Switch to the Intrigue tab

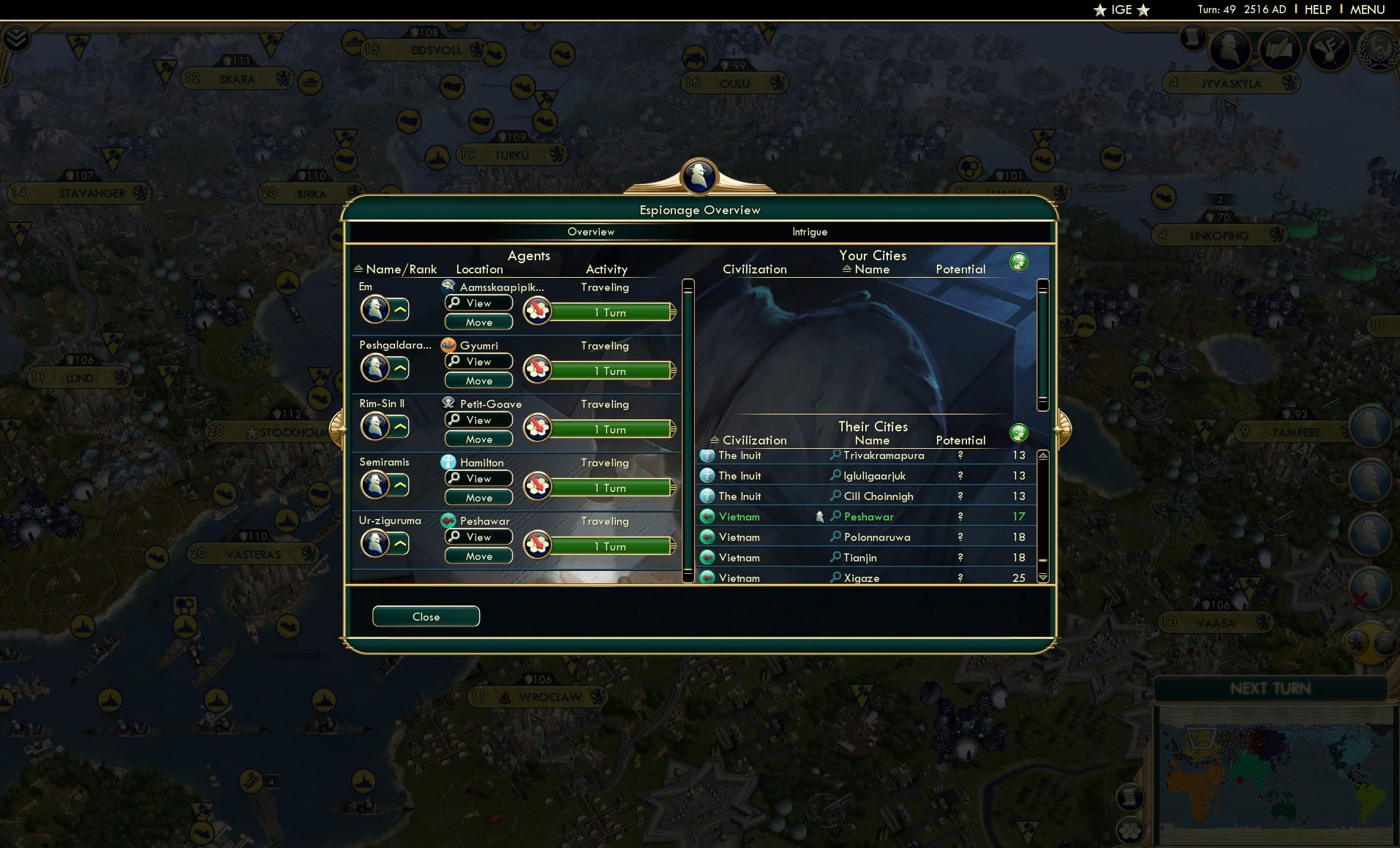808,232
